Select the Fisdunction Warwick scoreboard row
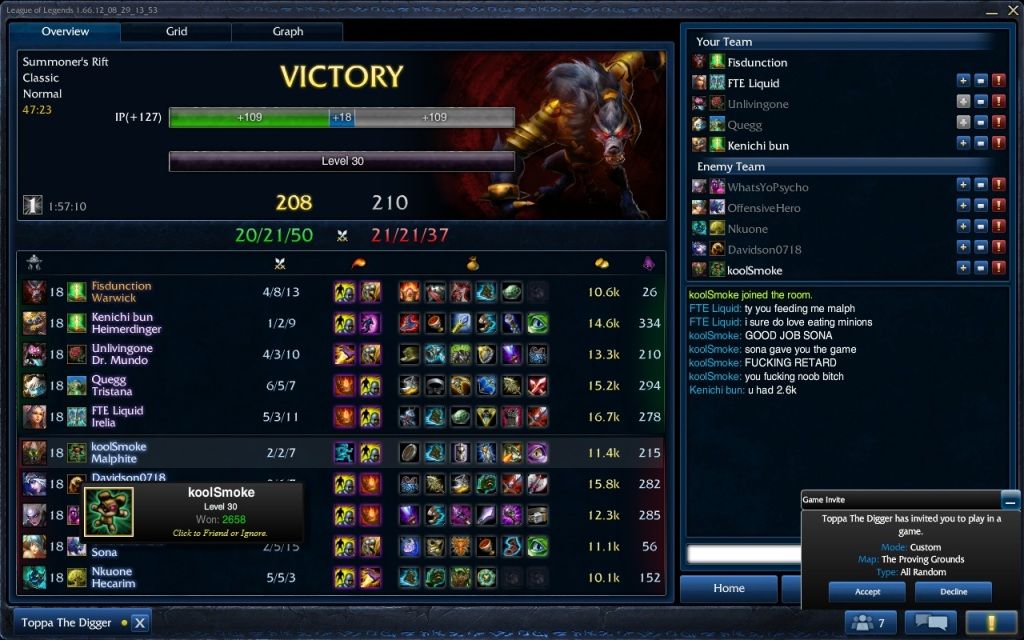Image resolution: width=1024 pixels, height=640 pixels. (340, 292)
